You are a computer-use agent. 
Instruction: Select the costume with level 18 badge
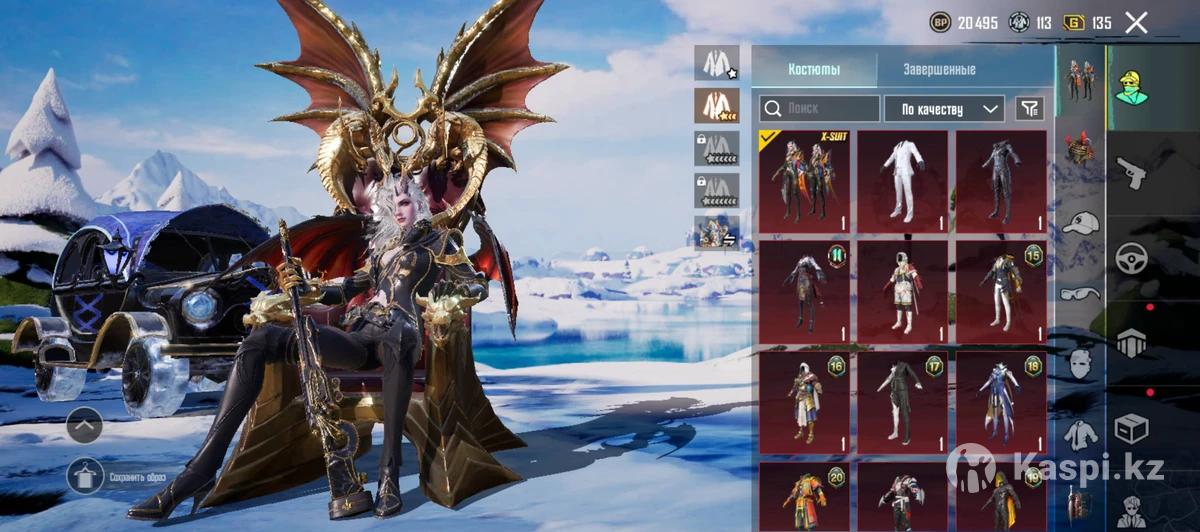click(x=1000, y=401)
